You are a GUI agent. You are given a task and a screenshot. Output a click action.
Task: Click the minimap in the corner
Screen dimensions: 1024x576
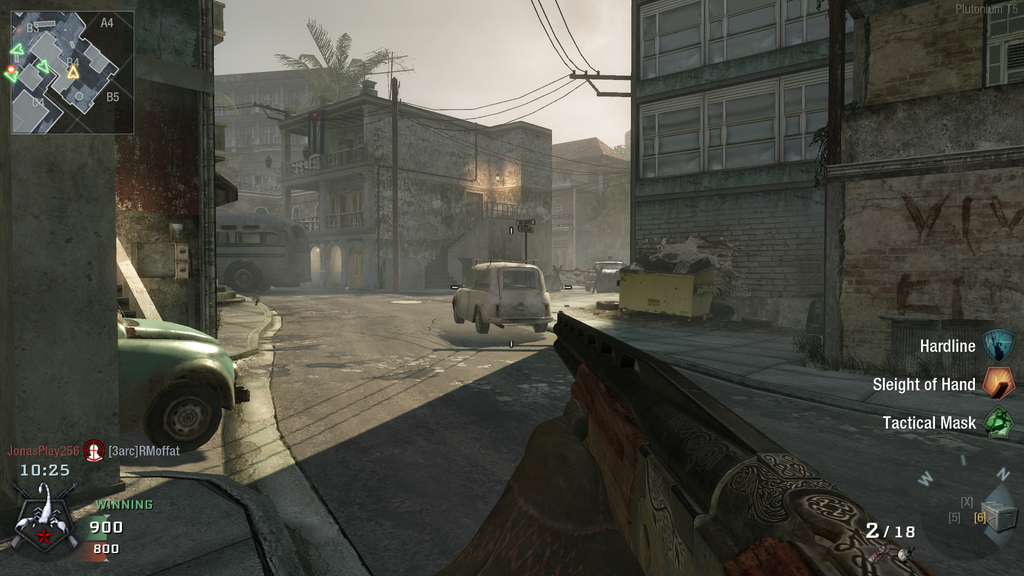[72, 72]
